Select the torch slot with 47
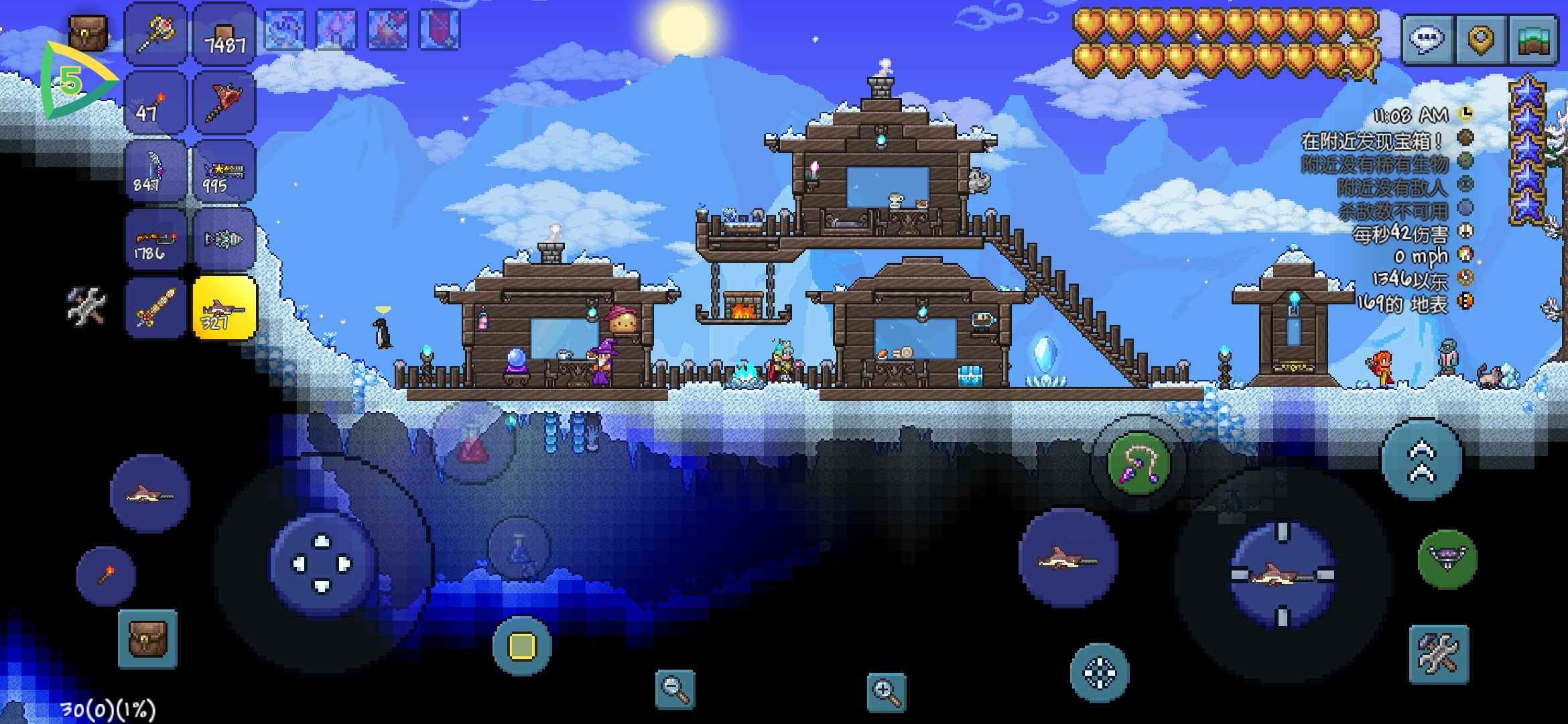Image resolution: width=1568 pixels, height=724 pixels. point(155,103)
